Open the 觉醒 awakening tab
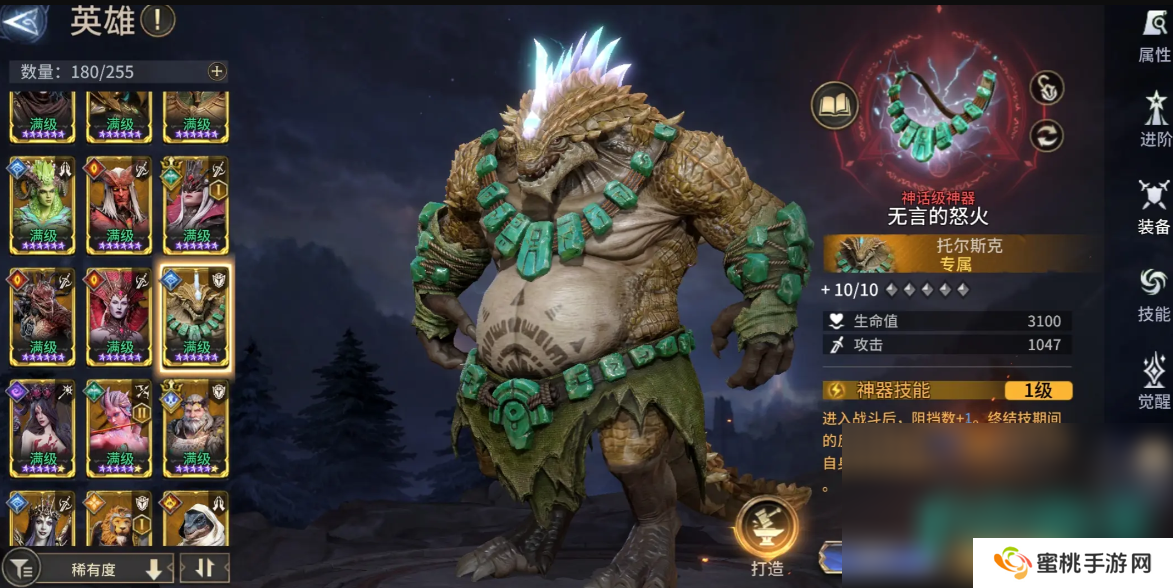Image resolution: width=1173 pixels, height=588 pixels. [1154, 381]
